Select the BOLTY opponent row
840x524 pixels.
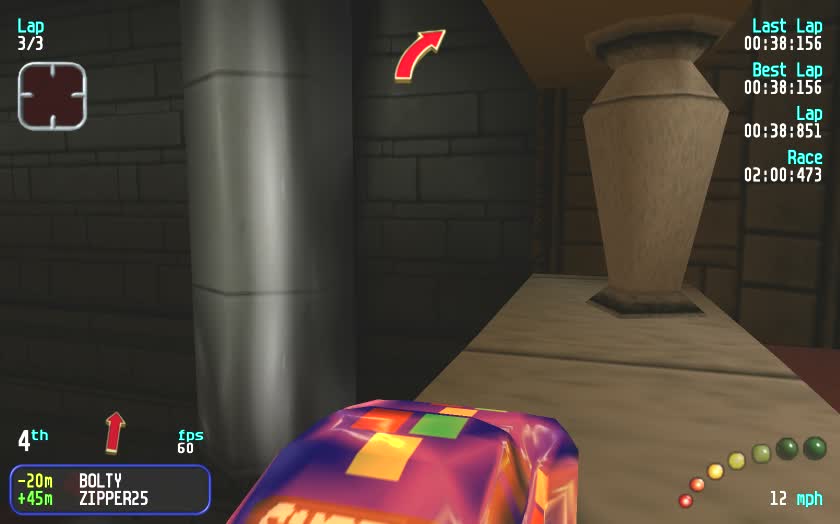(x=110, y=481)
